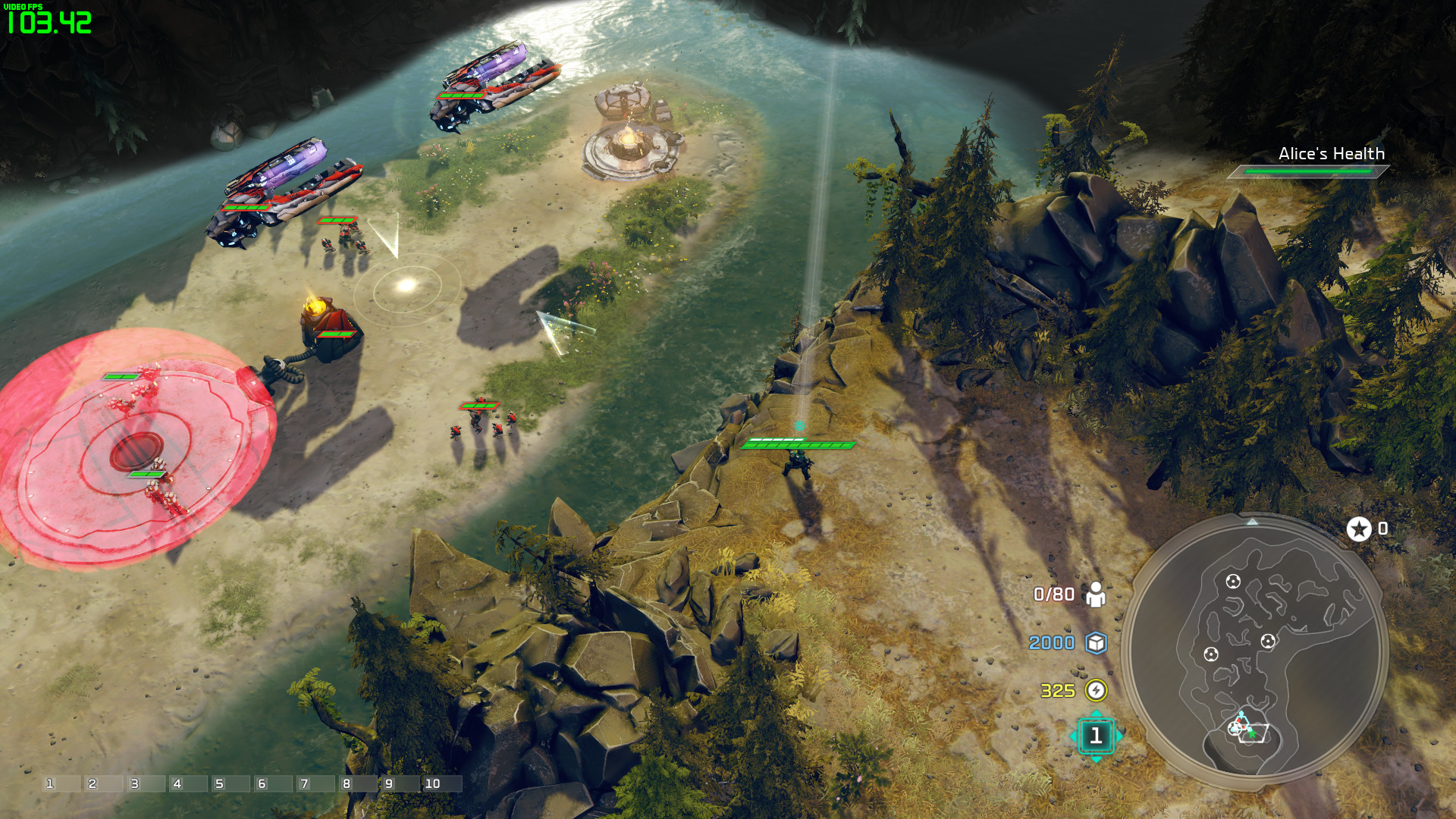Select control group slot 9
This screenshot has height=819, width=1456.
coord(400,783)
